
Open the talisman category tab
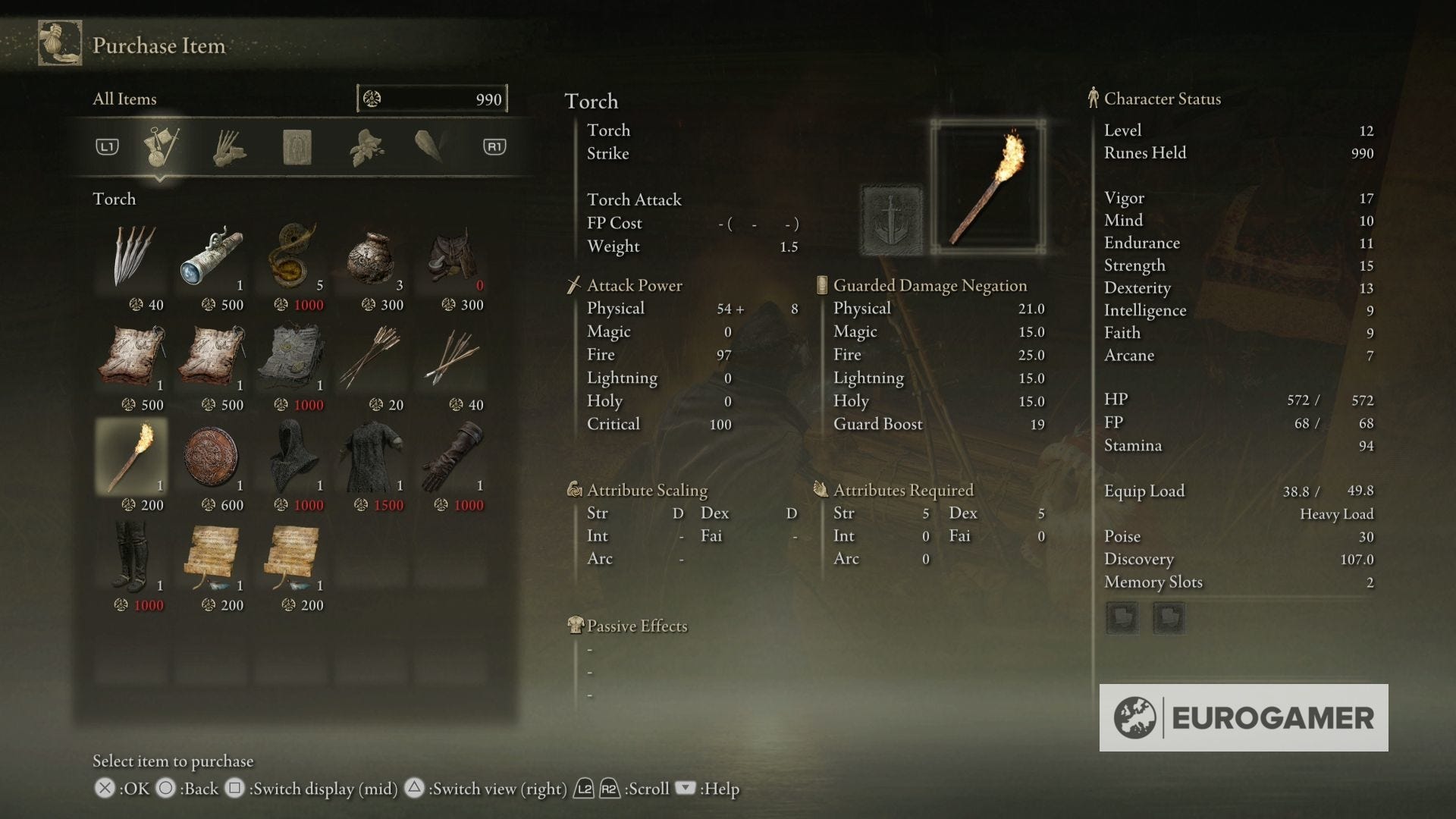coord(296,146)
